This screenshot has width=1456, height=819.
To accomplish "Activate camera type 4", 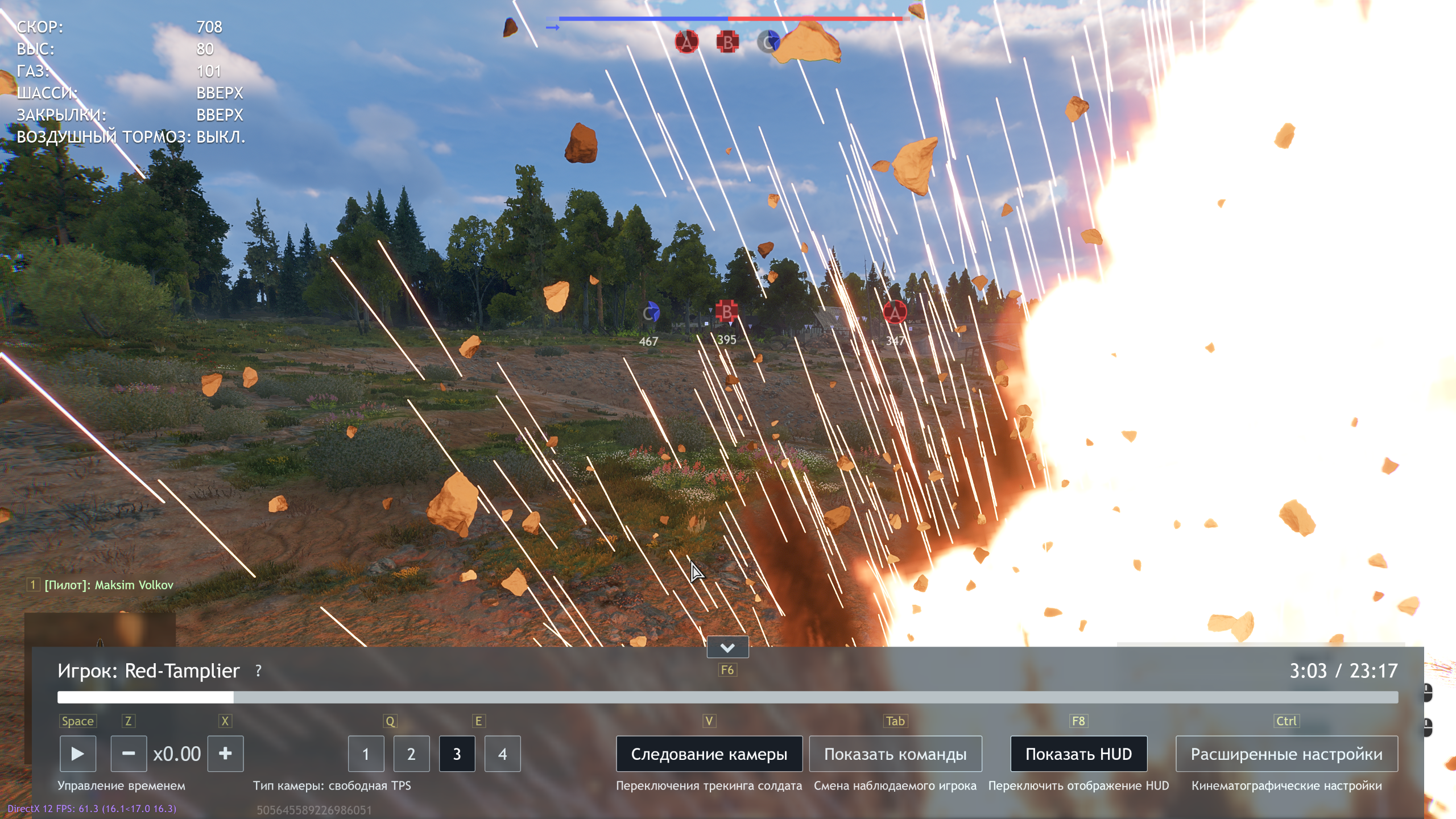I will click(x=502, y=754).
